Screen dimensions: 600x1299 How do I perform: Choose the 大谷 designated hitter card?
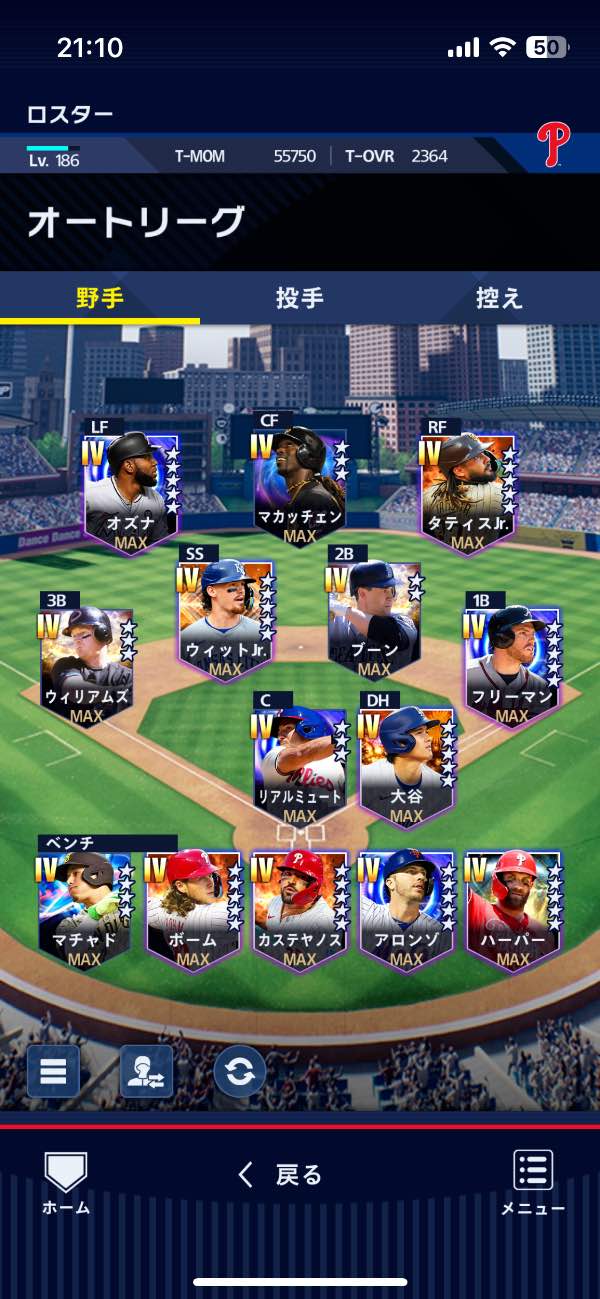click(407, 764)
